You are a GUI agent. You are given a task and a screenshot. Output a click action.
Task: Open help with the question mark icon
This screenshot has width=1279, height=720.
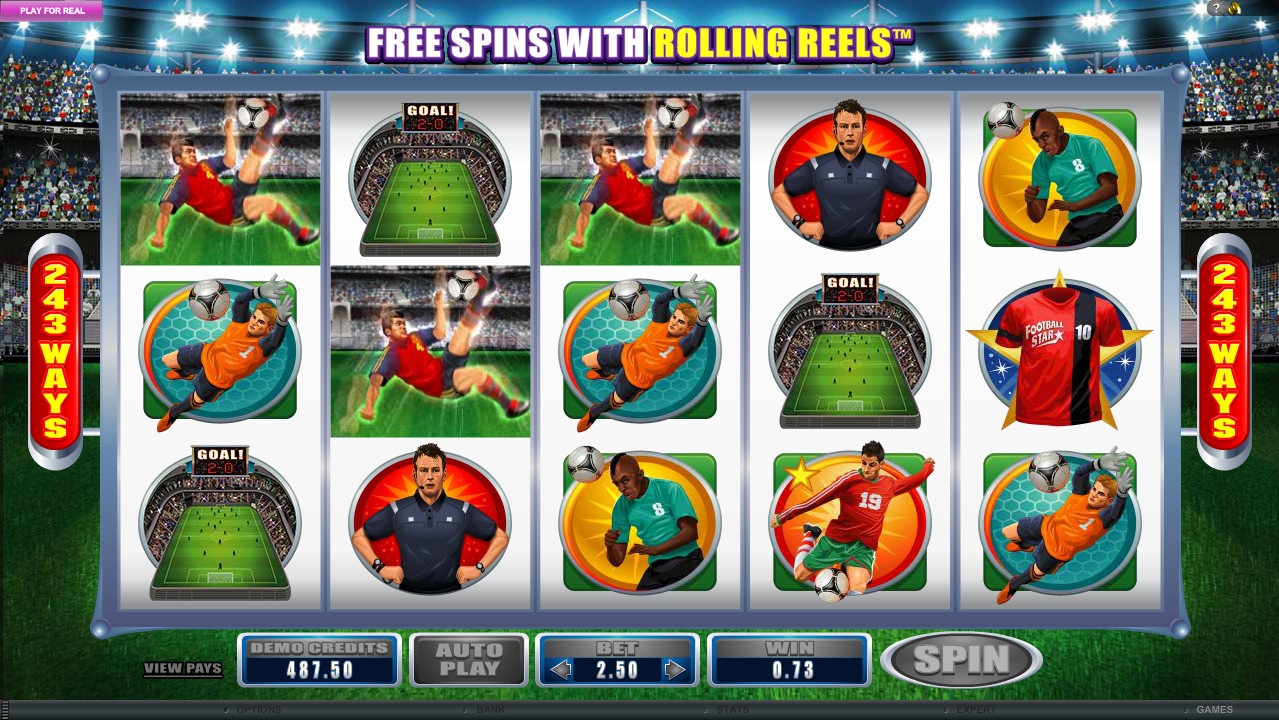point(1217,8)
